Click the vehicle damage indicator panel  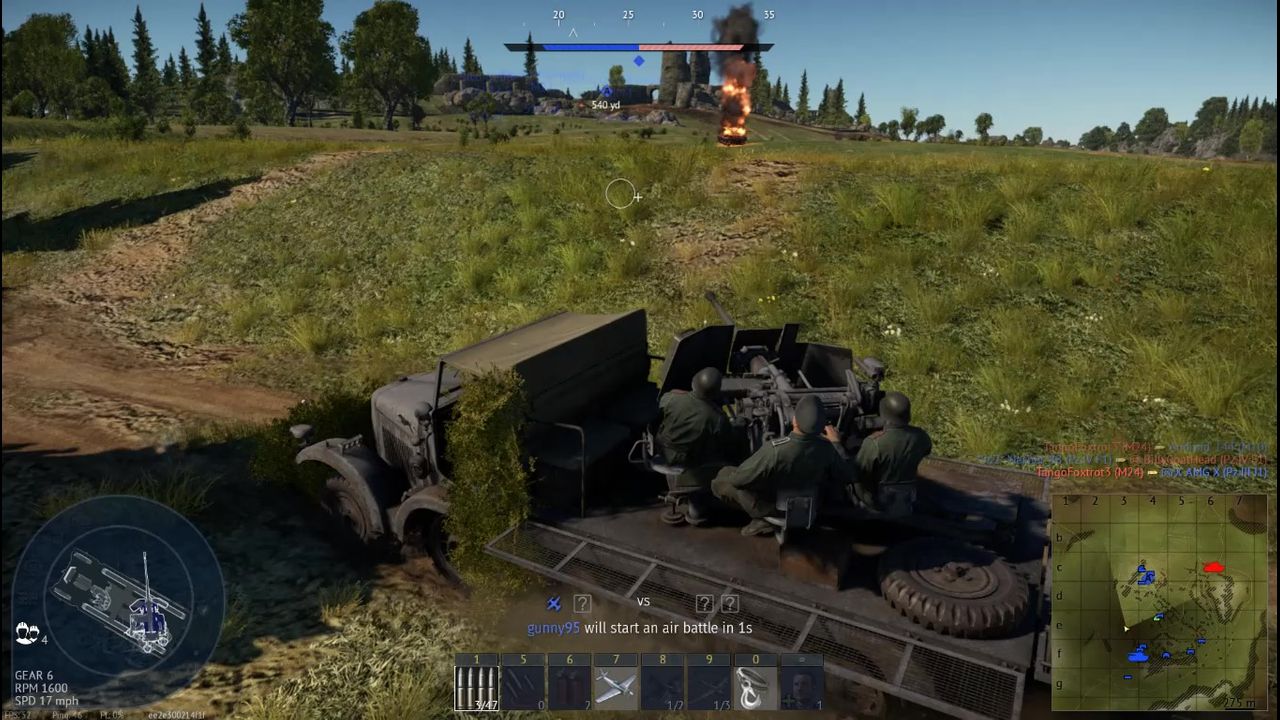point(118,594)
